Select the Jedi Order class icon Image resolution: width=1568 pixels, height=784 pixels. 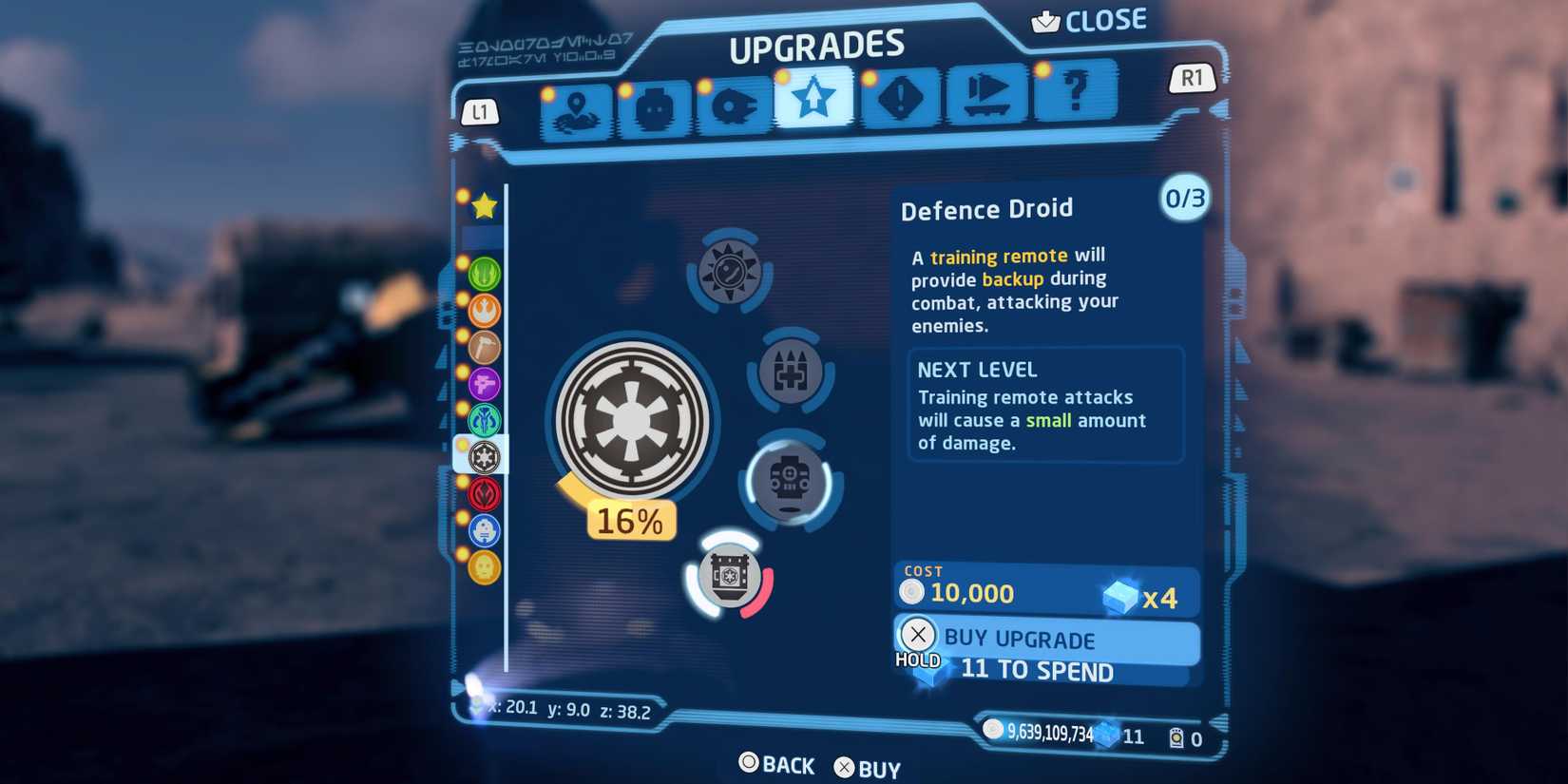tap(485, 276)
